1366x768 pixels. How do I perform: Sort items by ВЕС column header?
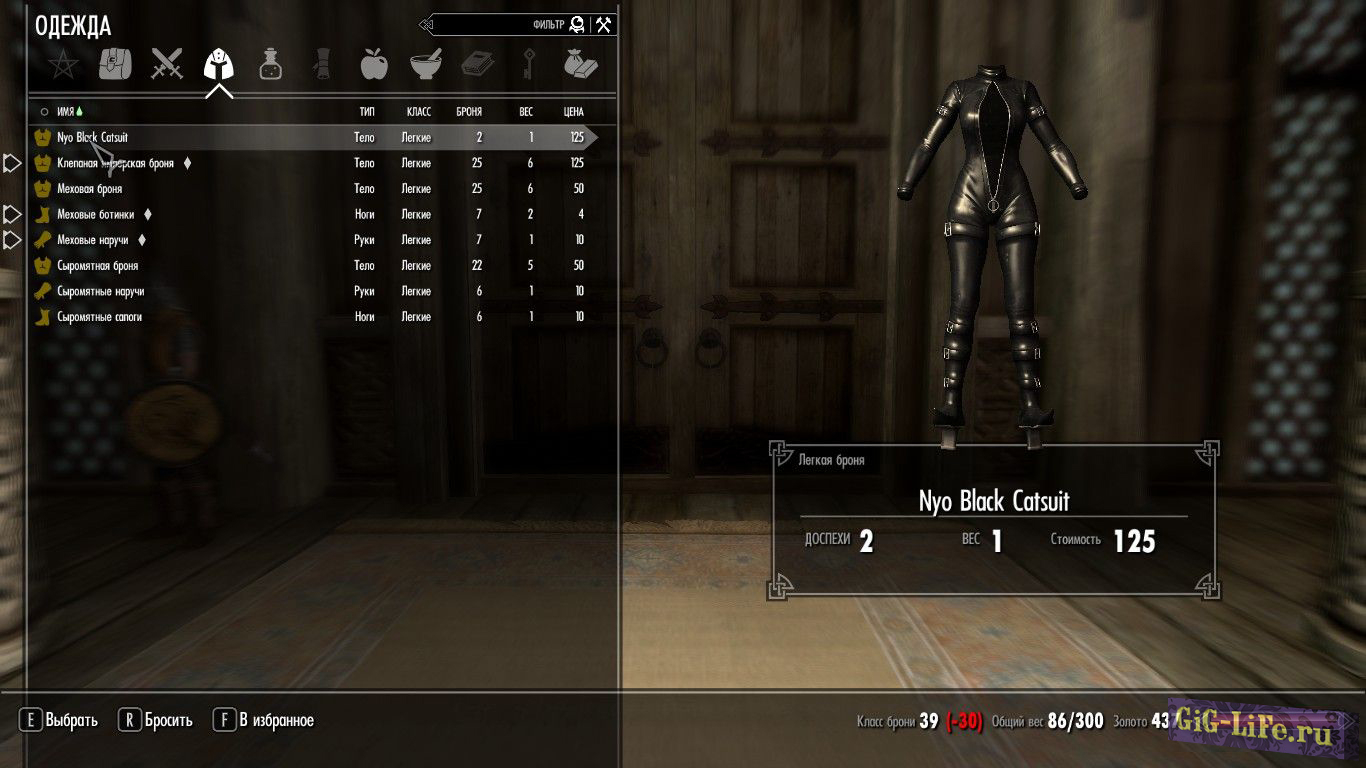pos(526,112)
